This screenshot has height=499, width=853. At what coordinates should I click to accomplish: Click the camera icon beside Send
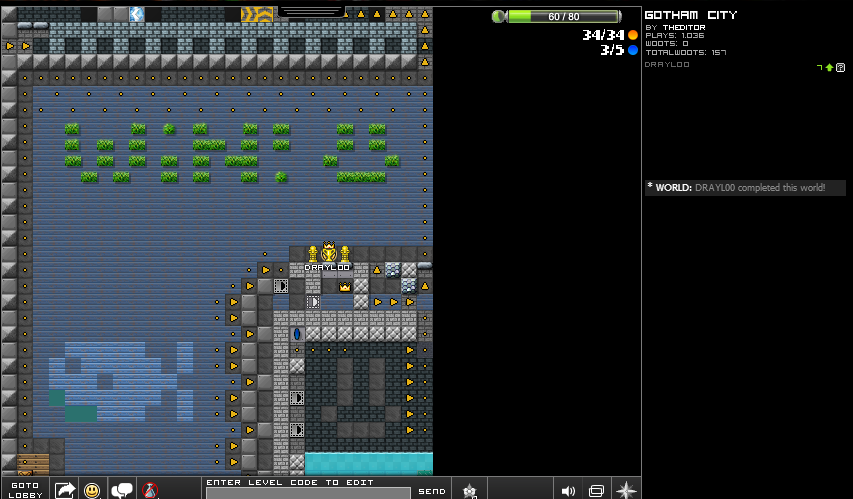[469, 490]
